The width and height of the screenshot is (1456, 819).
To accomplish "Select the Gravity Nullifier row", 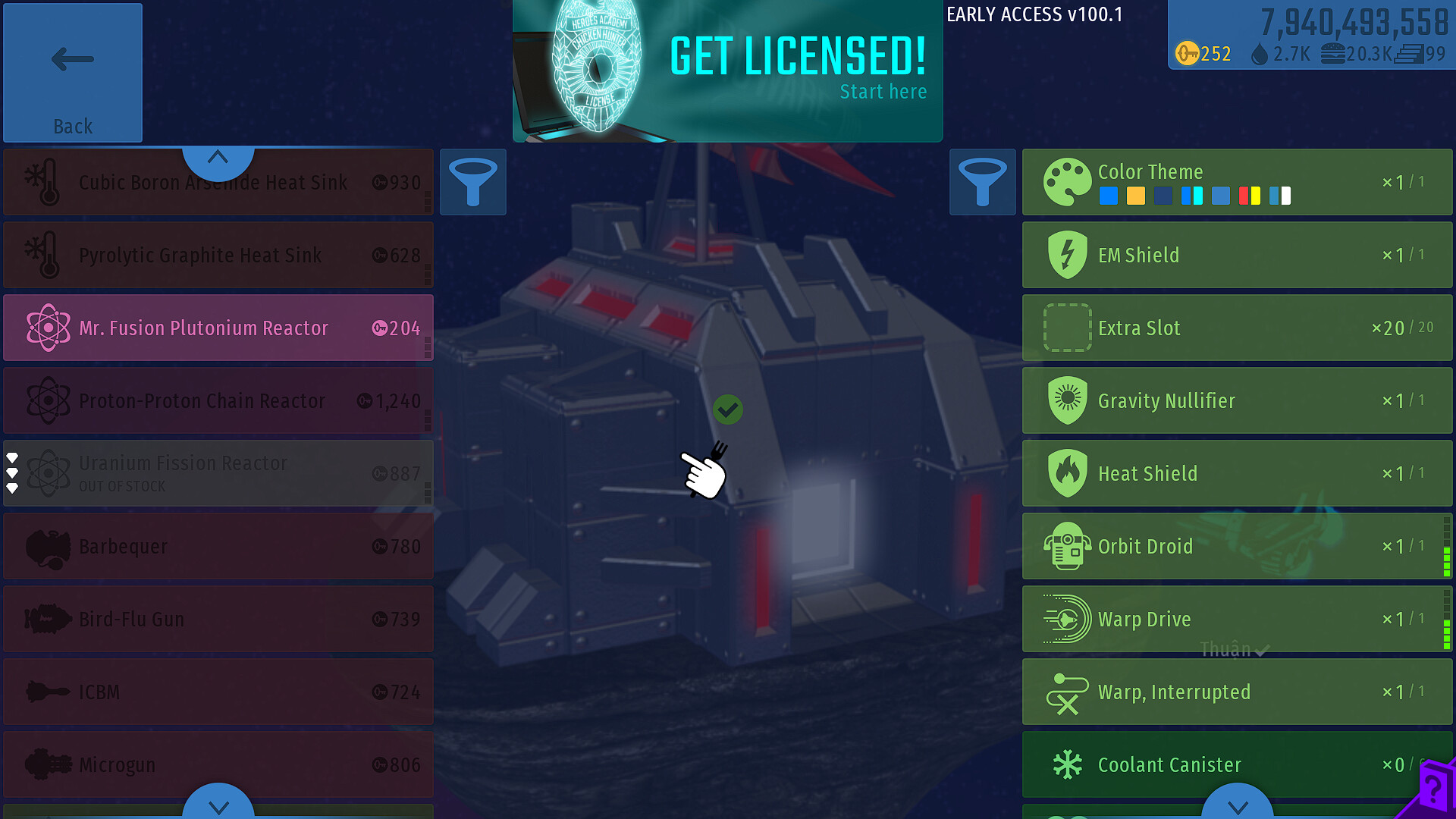I will click(1237, 400).
